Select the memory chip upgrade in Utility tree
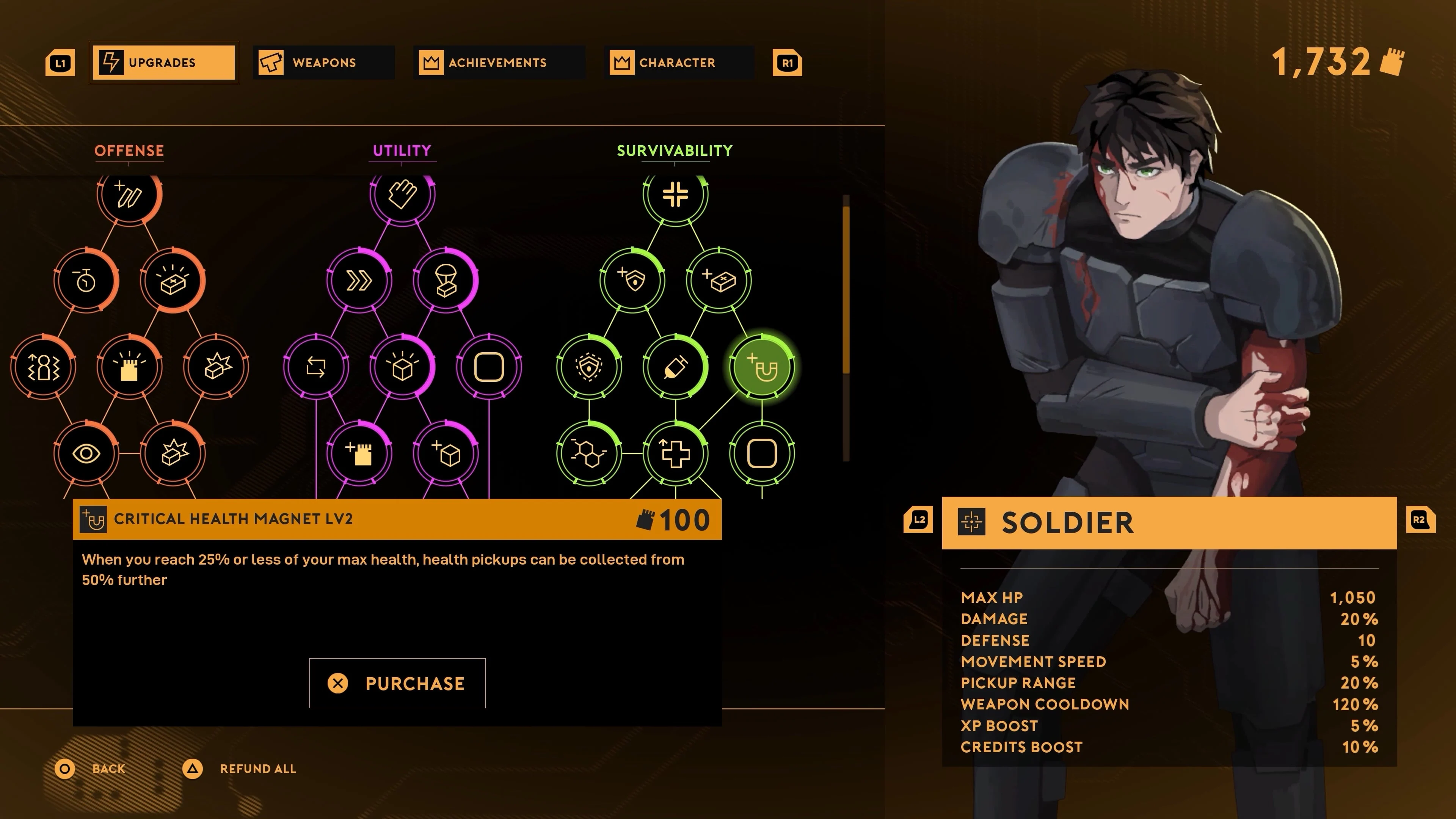 (359, 452)
